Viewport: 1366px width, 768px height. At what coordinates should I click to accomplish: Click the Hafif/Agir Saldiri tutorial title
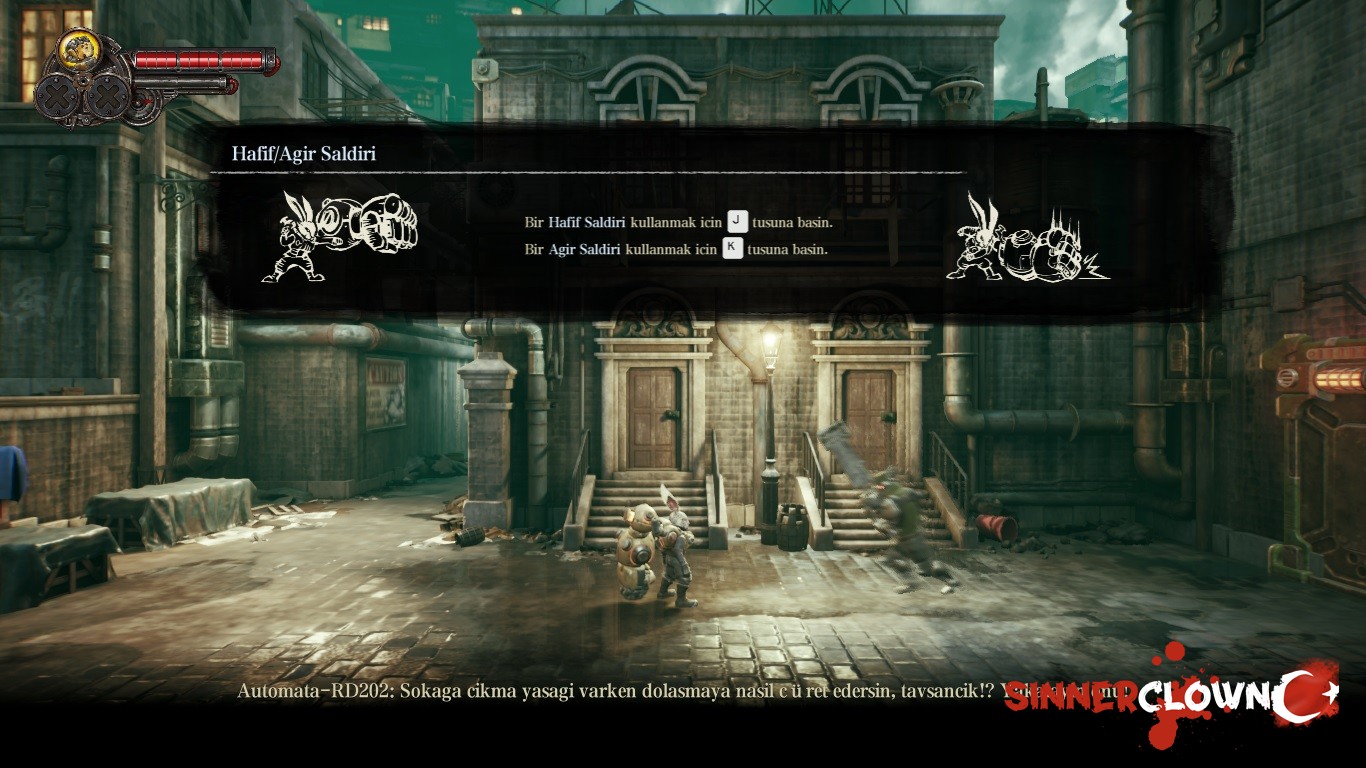tap(304, 154)
